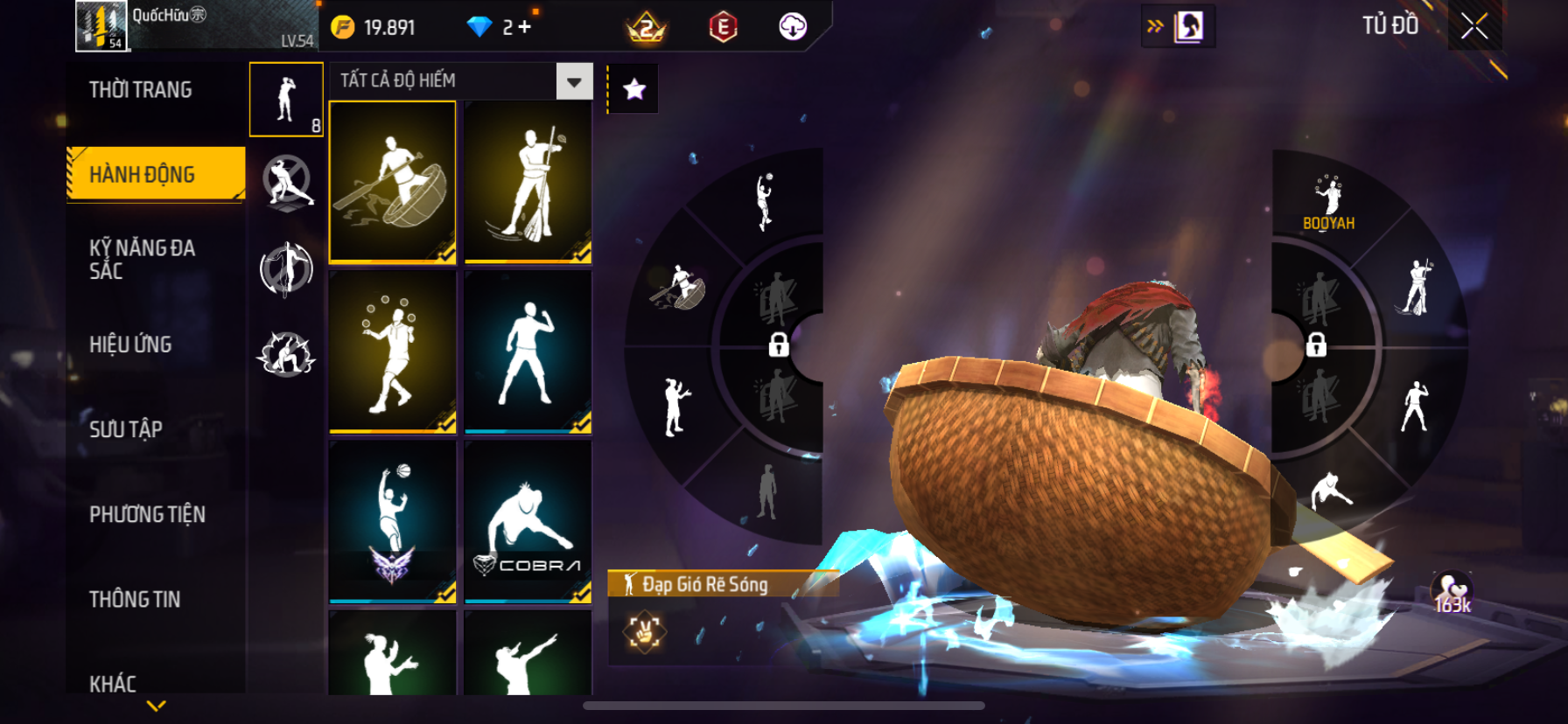This screenshot has width=1568, height=724.
Task: Go to the Sưu Tập section
Action: coord(126,429)
